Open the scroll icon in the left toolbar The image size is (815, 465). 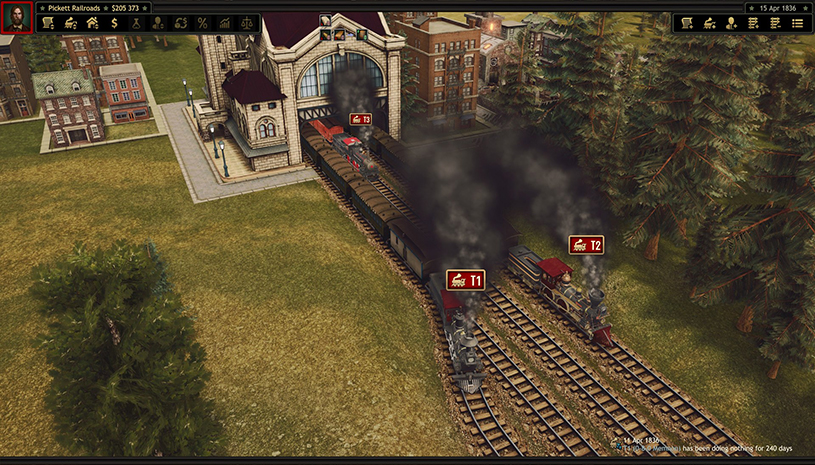pyautogui.click(x=48, y=23)
